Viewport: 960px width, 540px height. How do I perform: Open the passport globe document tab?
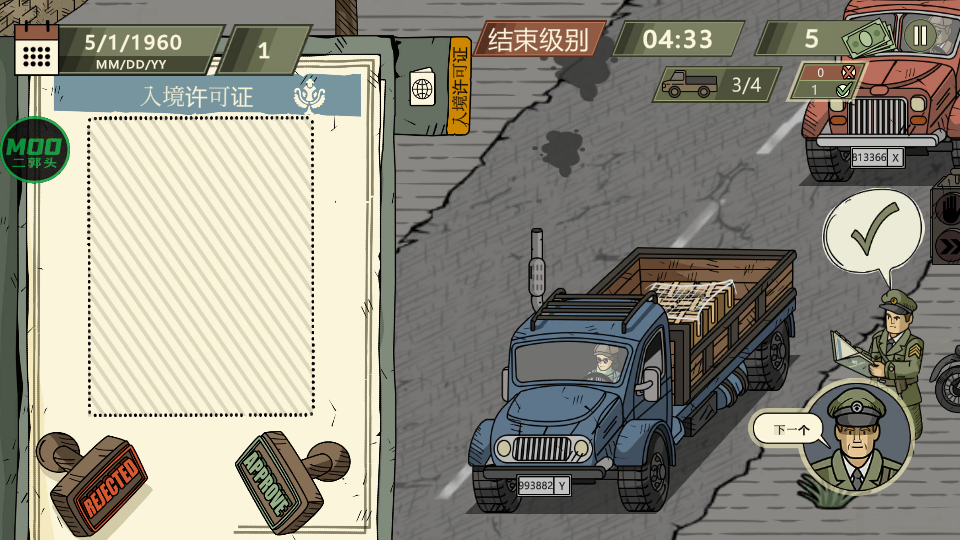coord(422,88)
